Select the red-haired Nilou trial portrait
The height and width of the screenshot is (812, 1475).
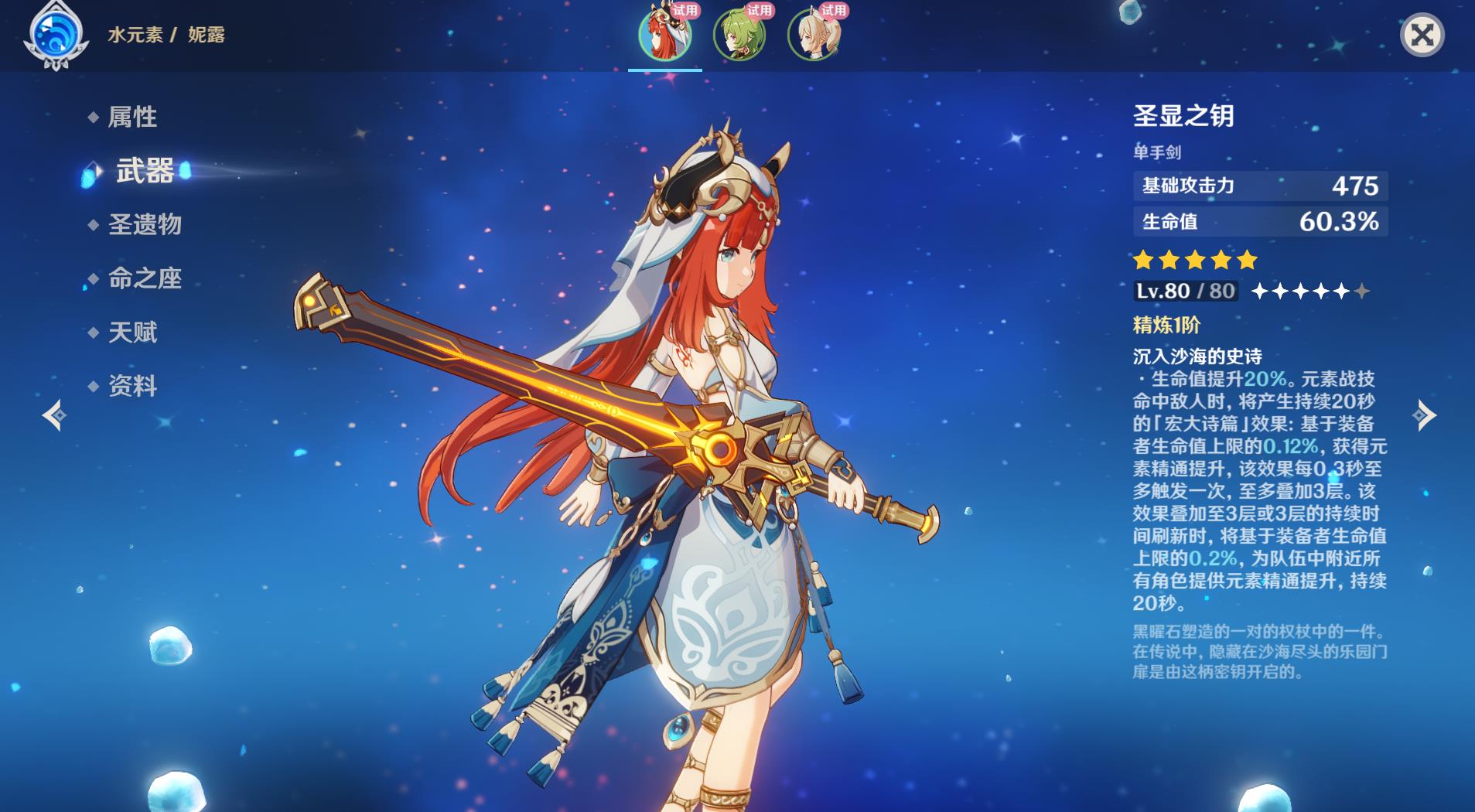coord(664,35)
